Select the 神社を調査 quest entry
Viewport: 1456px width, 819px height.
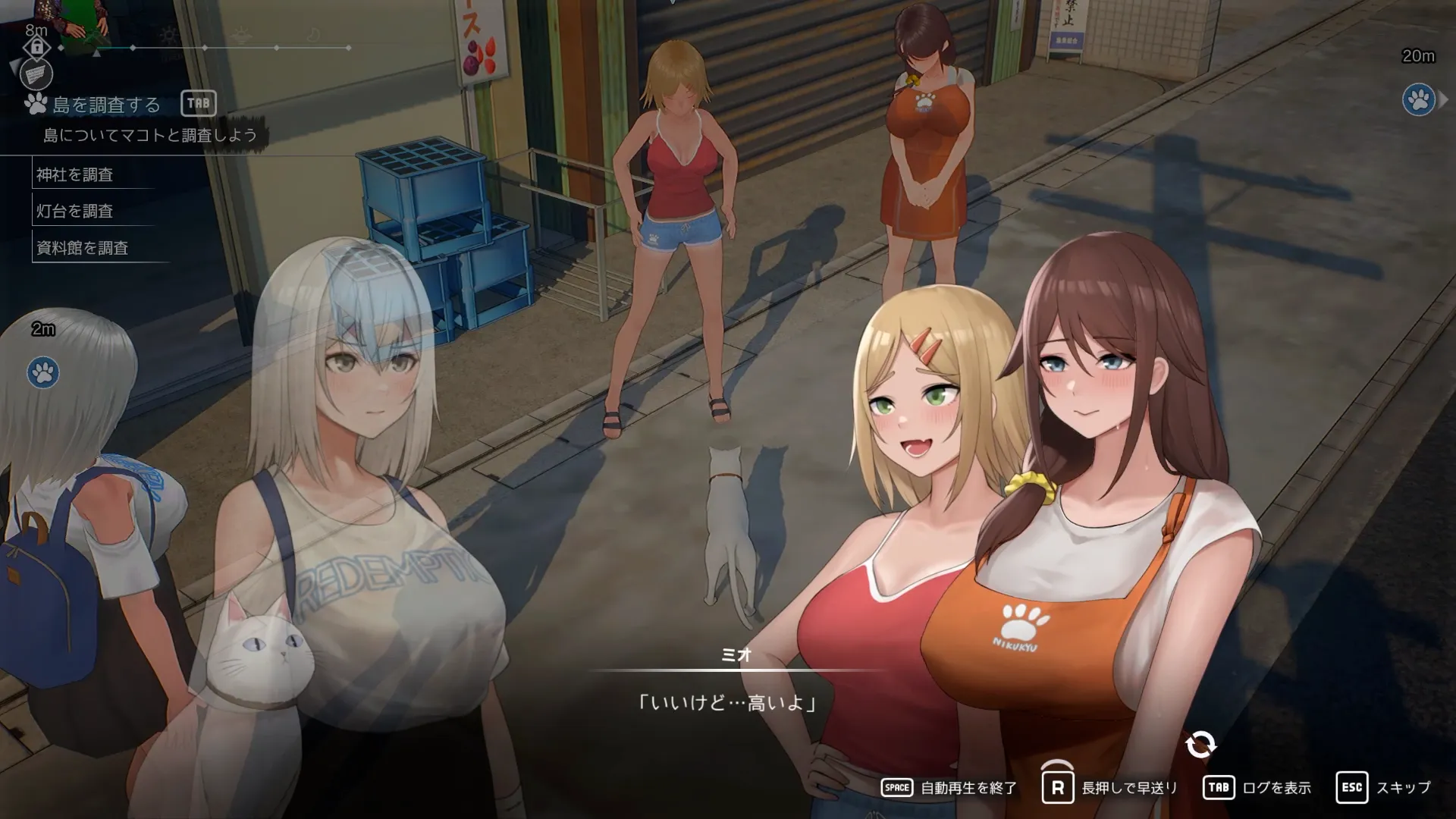[x=76, y=174]
